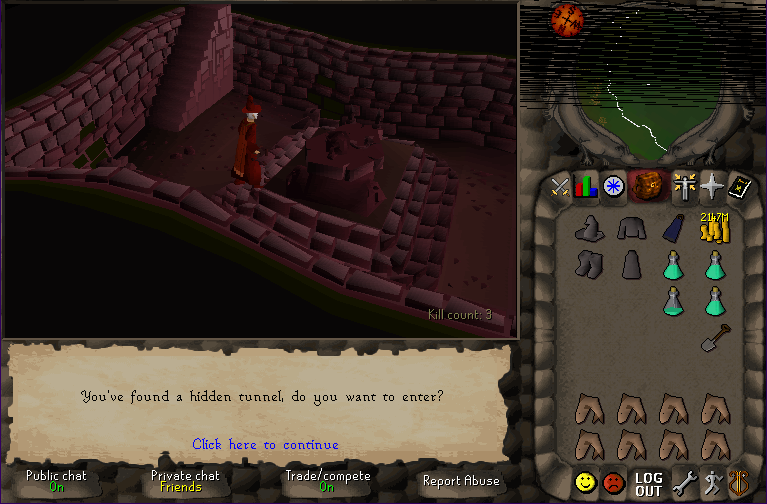Show the worn equipment tab
This screenshot has height=504, width=767.
pos(685,187)
